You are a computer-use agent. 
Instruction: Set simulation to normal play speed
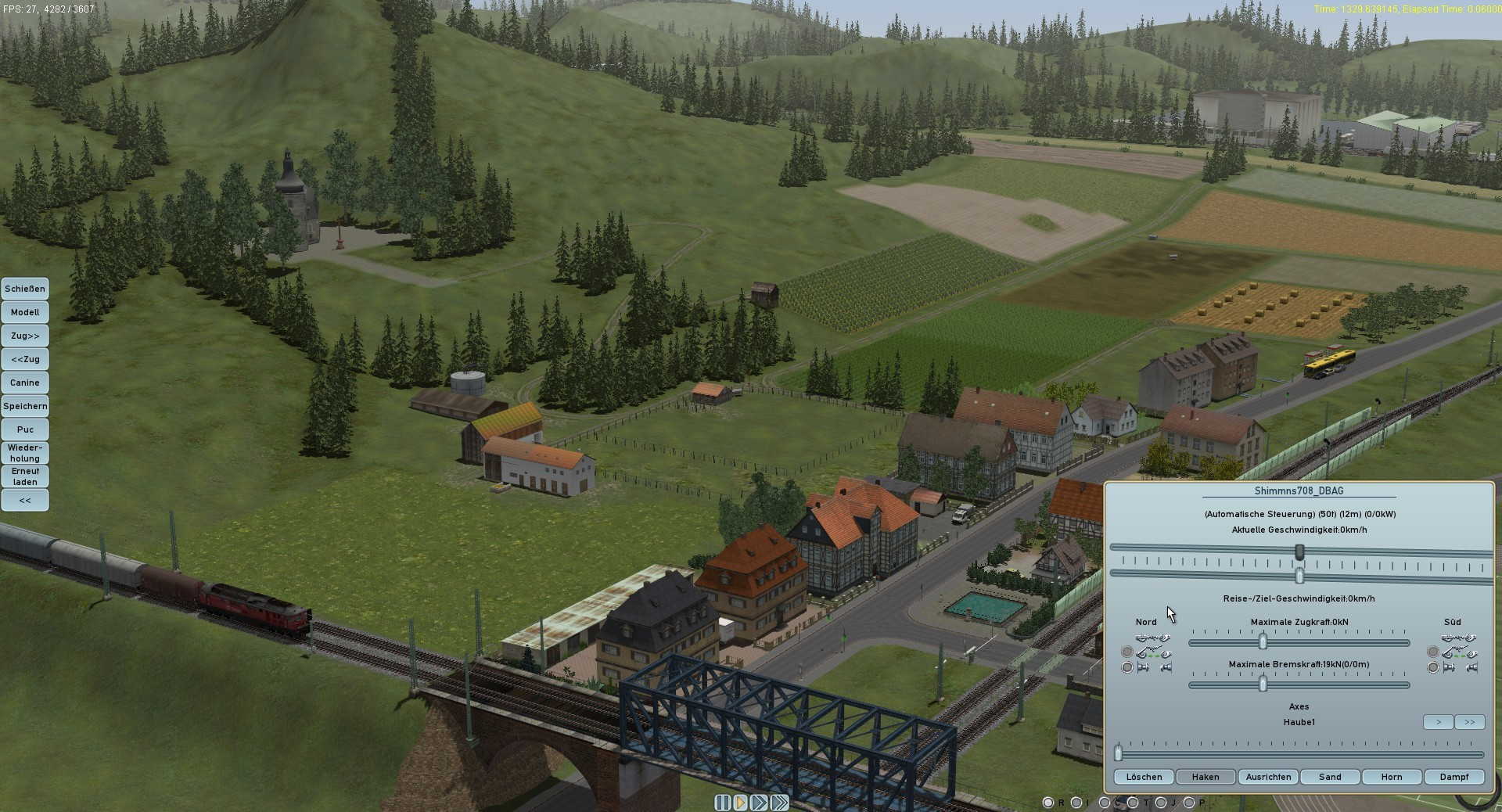pyautogui.click(x=740, y=803)
